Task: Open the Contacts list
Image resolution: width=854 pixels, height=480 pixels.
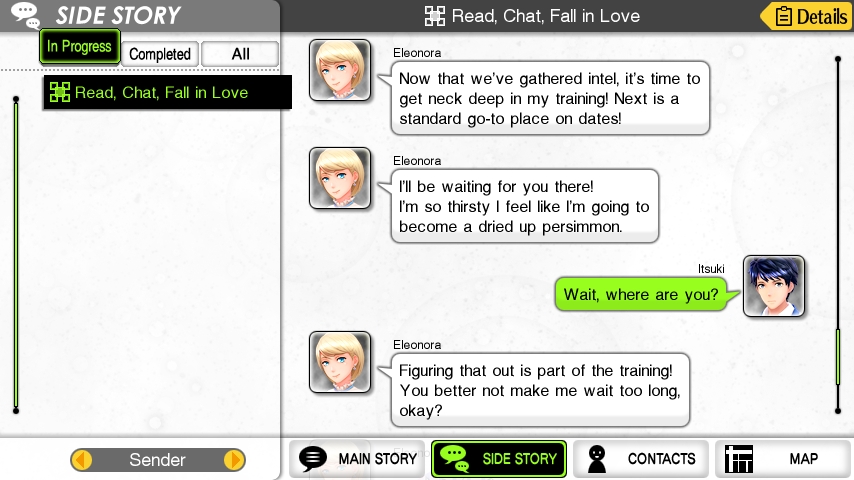Action: point(641,459)
